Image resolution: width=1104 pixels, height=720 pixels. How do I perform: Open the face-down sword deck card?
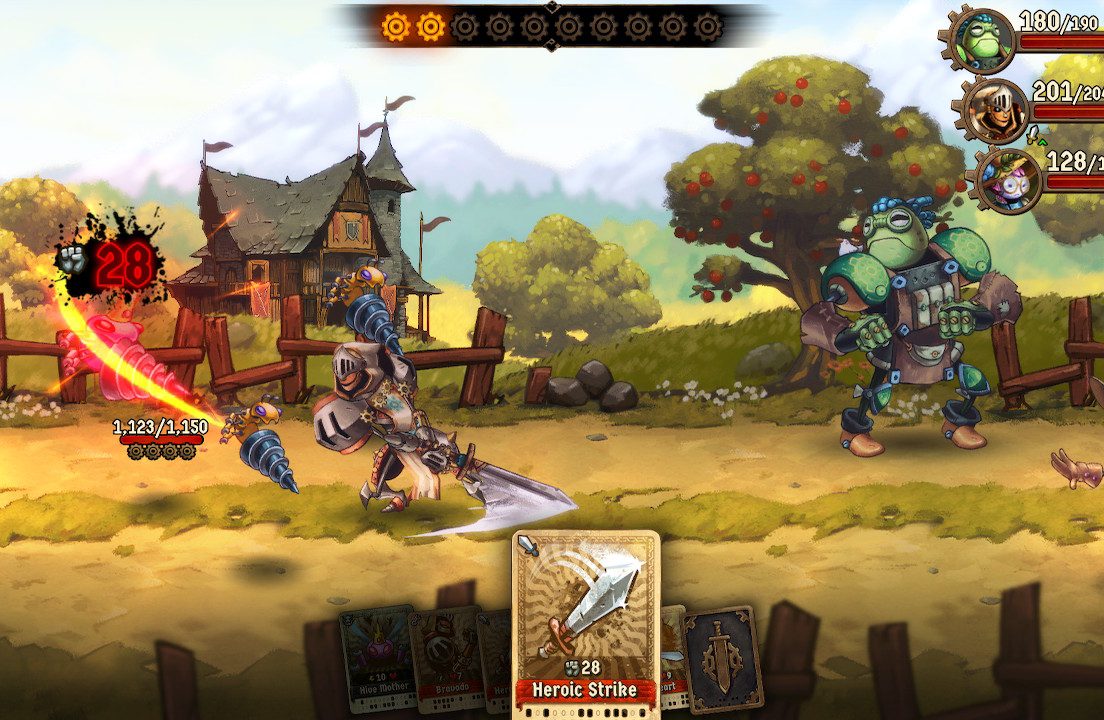click(x=722, y=656)
